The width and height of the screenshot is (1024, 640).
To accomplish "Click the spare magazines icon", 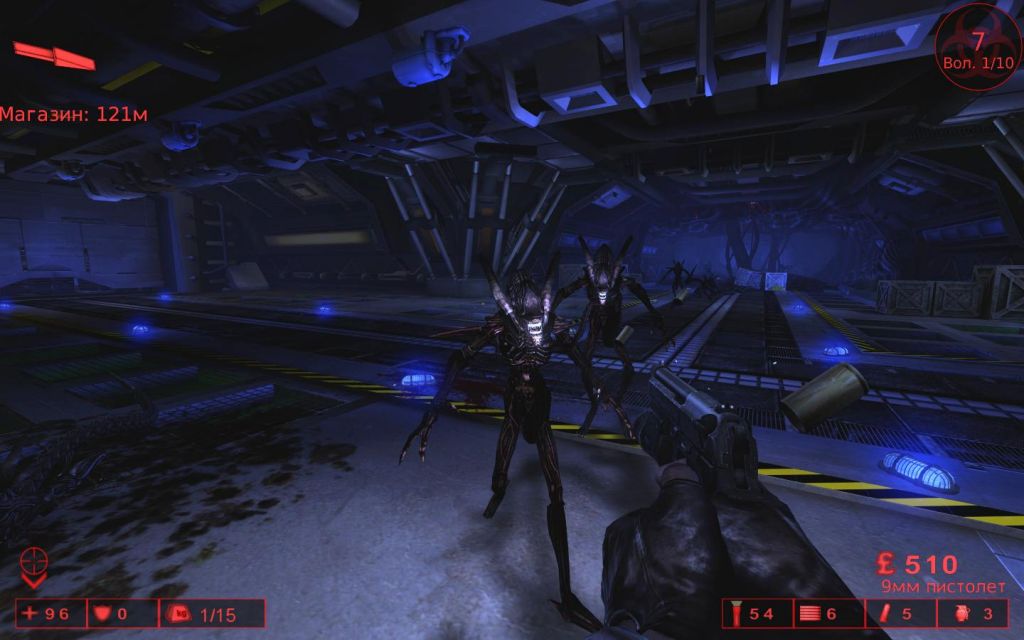I will tap(808, 613).
